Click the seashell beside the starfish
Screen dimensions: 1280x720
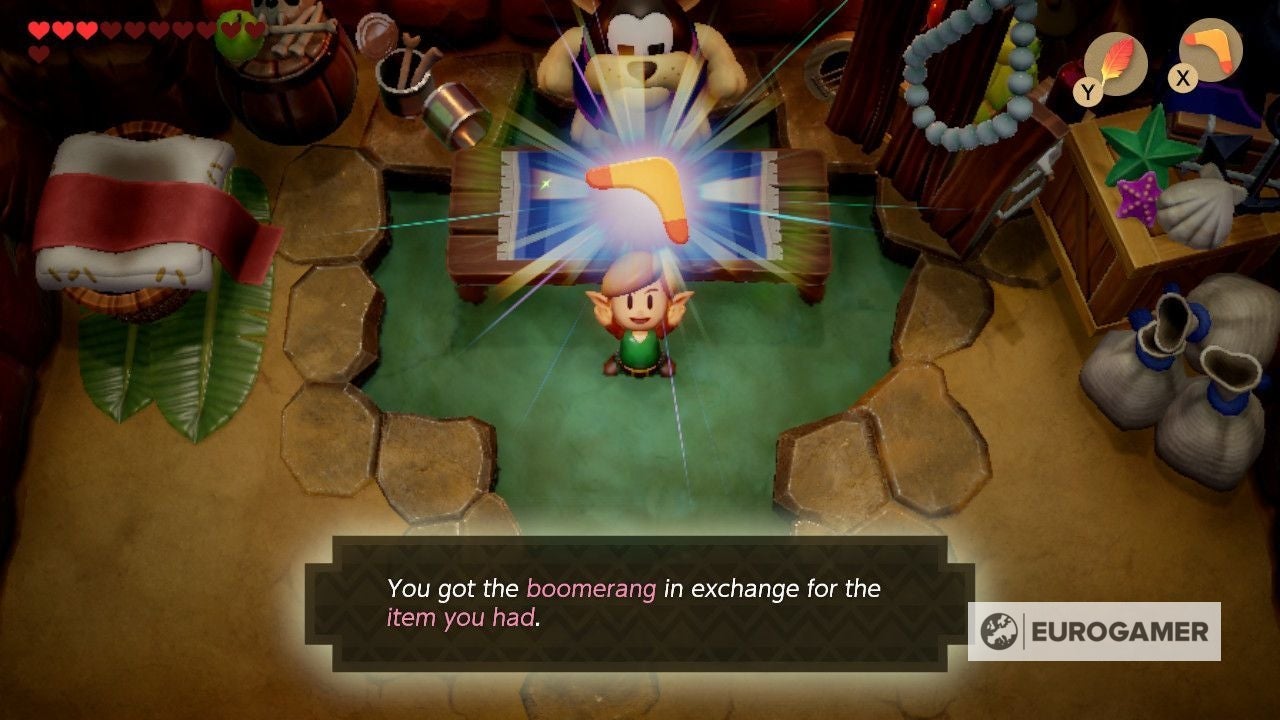tap(1200, 208)
